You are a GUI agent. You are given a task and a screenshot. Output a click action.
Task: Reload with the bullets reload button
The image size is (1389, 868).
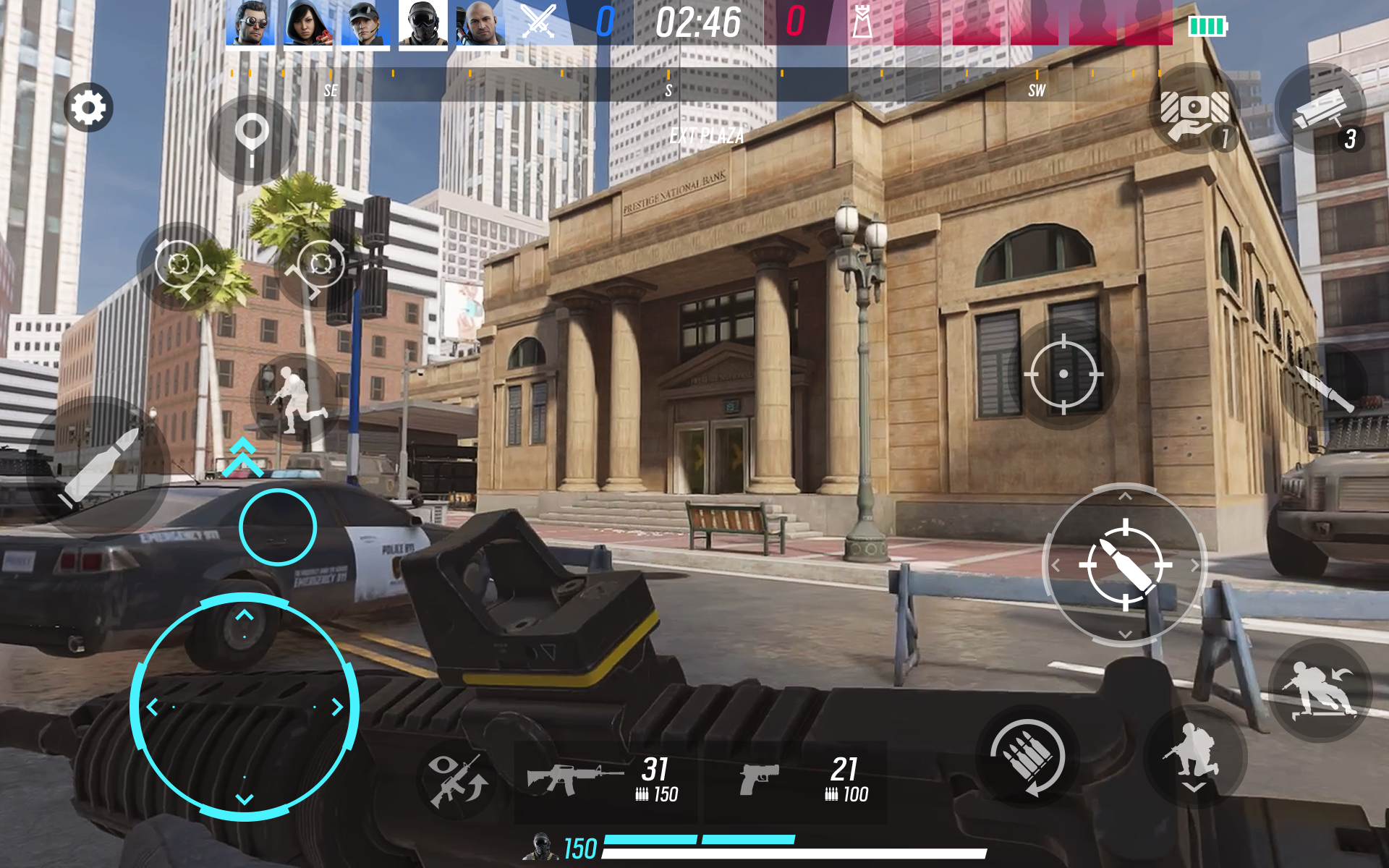click(1027, 757)
